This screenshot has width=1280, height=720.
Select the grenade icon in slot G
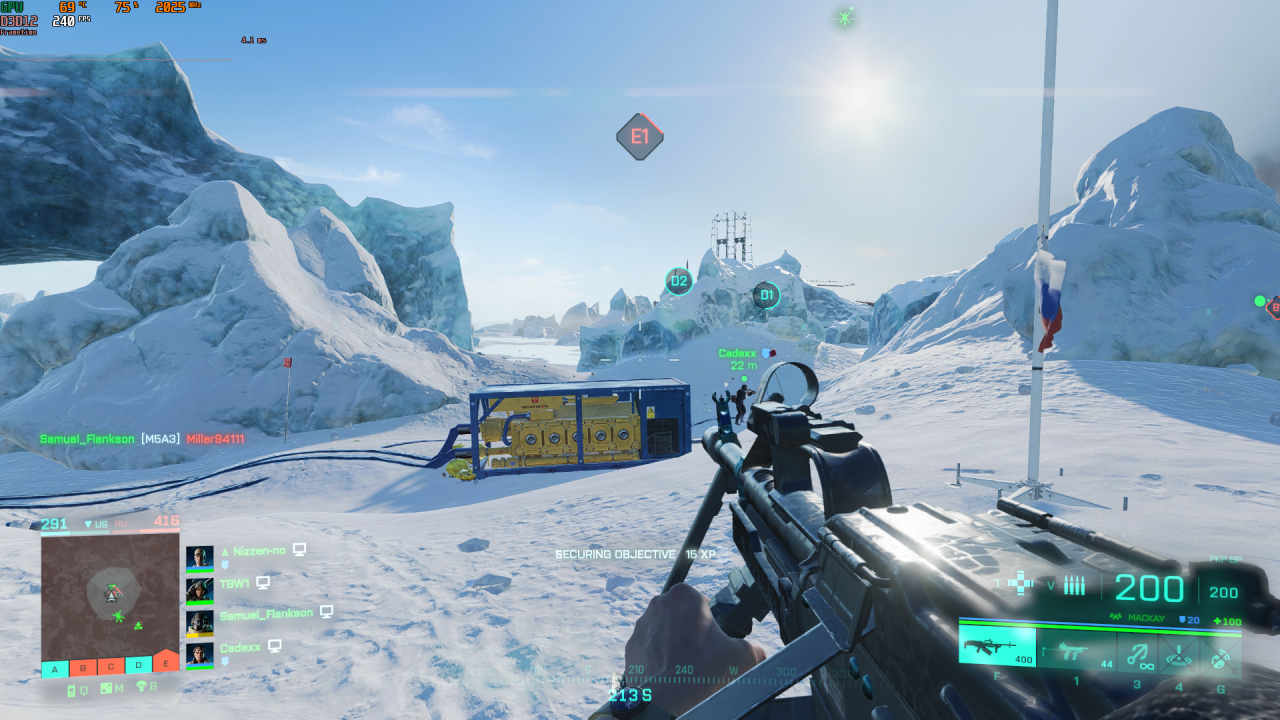1220,657
